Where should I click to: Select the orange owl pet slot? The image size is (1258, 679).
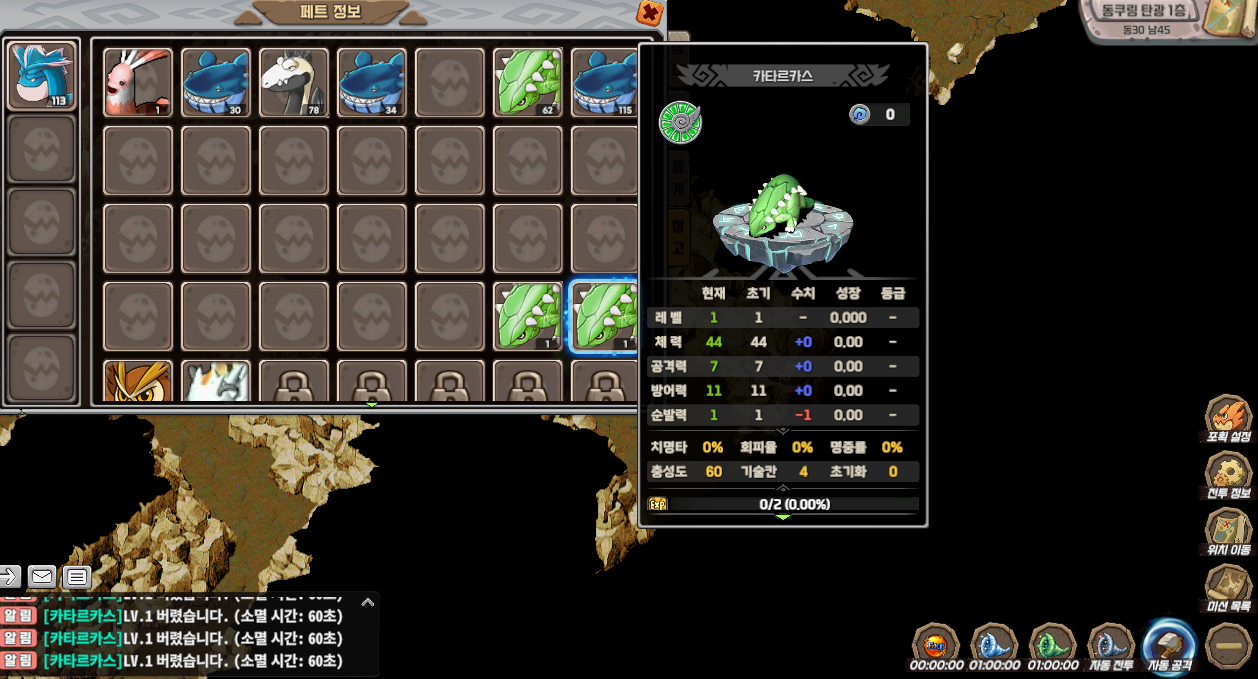[x=138, y=382]
